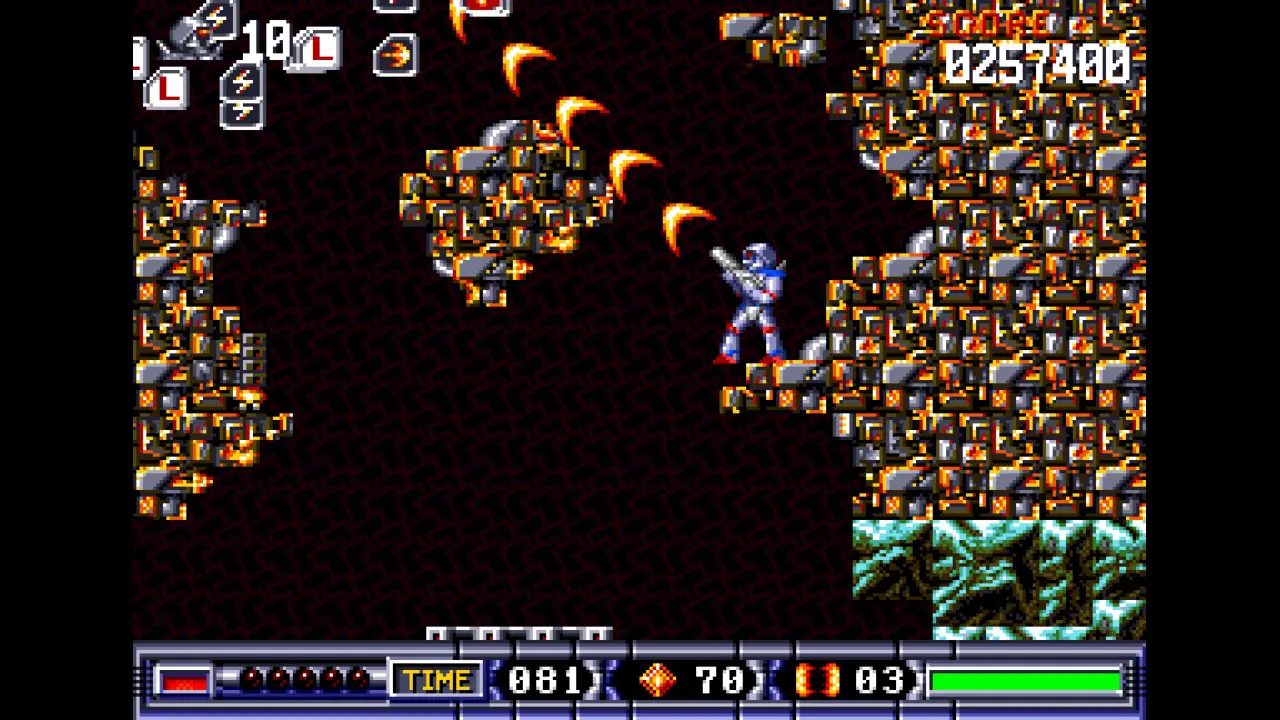Click the green energy bar

pyautogui.click(x=1025, y=681)
